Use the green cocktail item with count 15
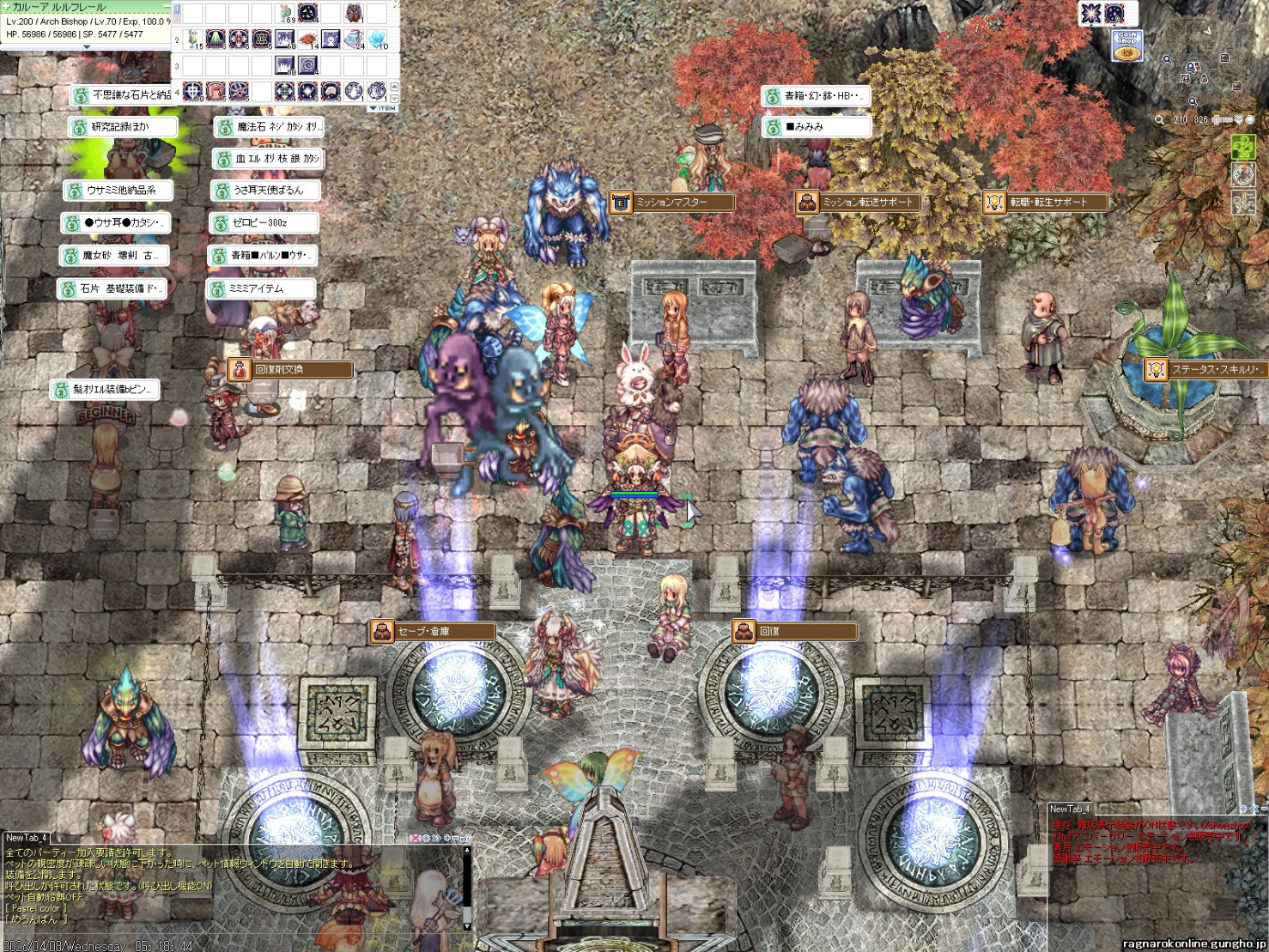This screenshot has height=952, width=1269. 193,39
